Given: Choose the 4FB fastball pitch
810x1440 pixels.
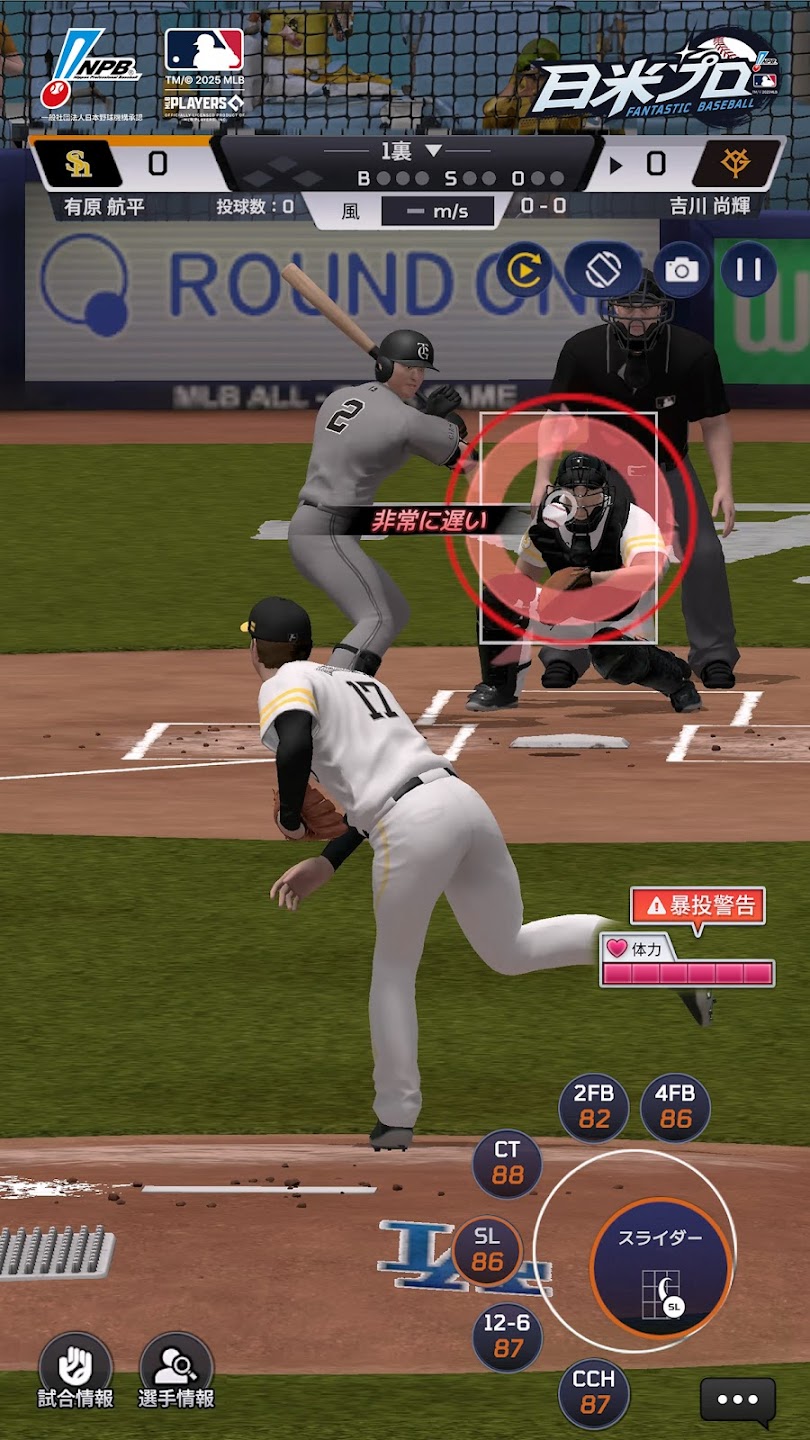Looking at the screenshot, I should tap(676, 1108).
